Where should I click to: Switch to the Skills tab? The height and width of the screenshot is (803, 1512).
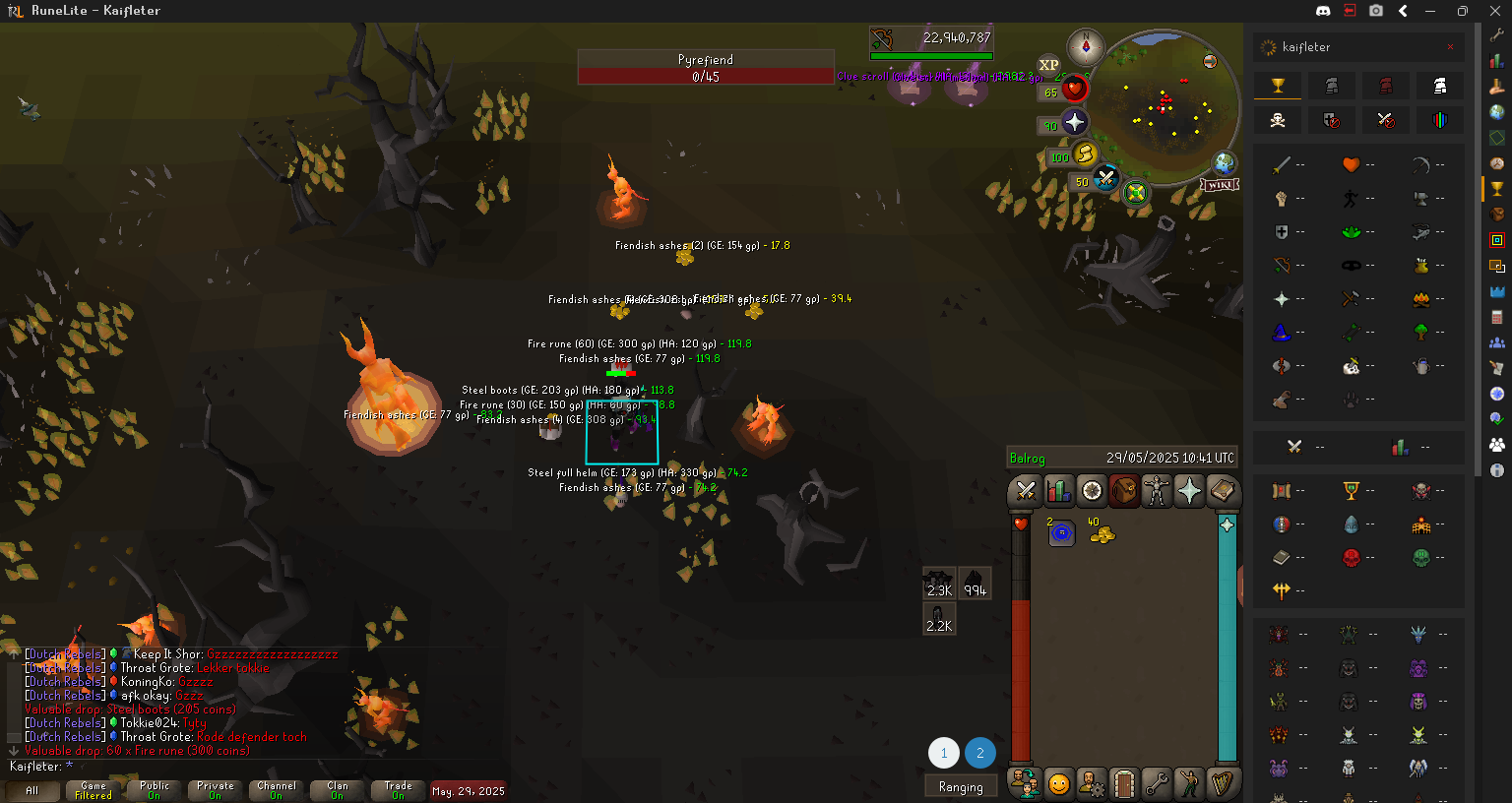1058,490
